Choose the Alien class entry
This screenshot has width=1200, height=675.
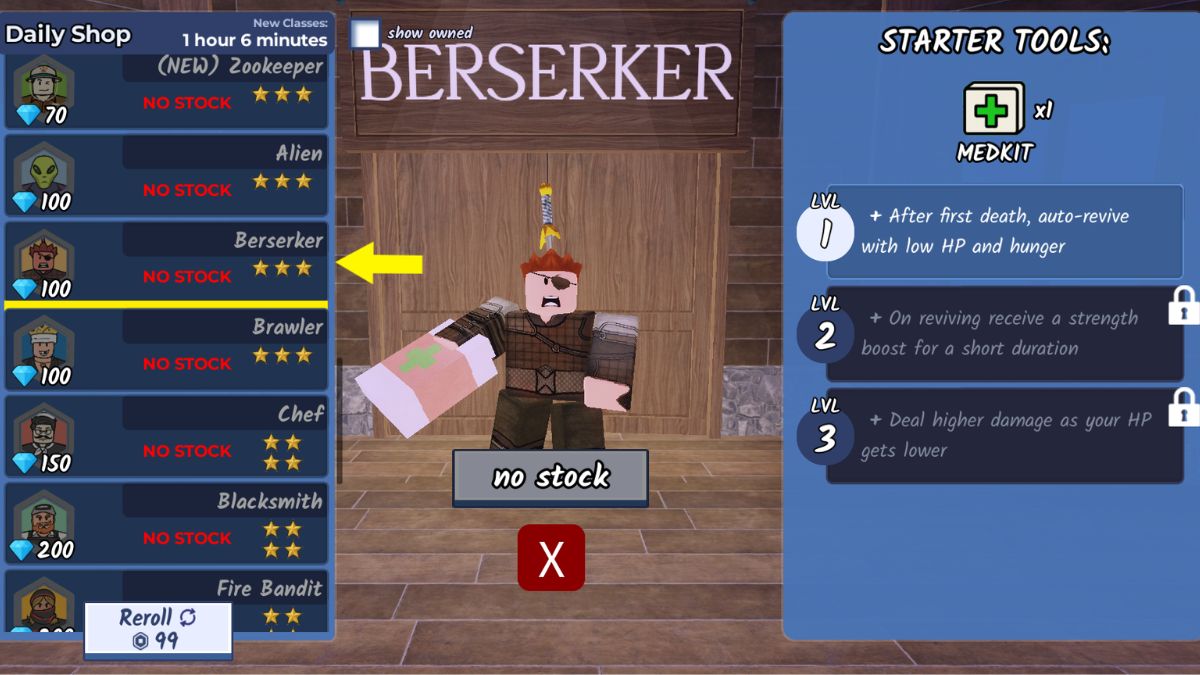166,175
